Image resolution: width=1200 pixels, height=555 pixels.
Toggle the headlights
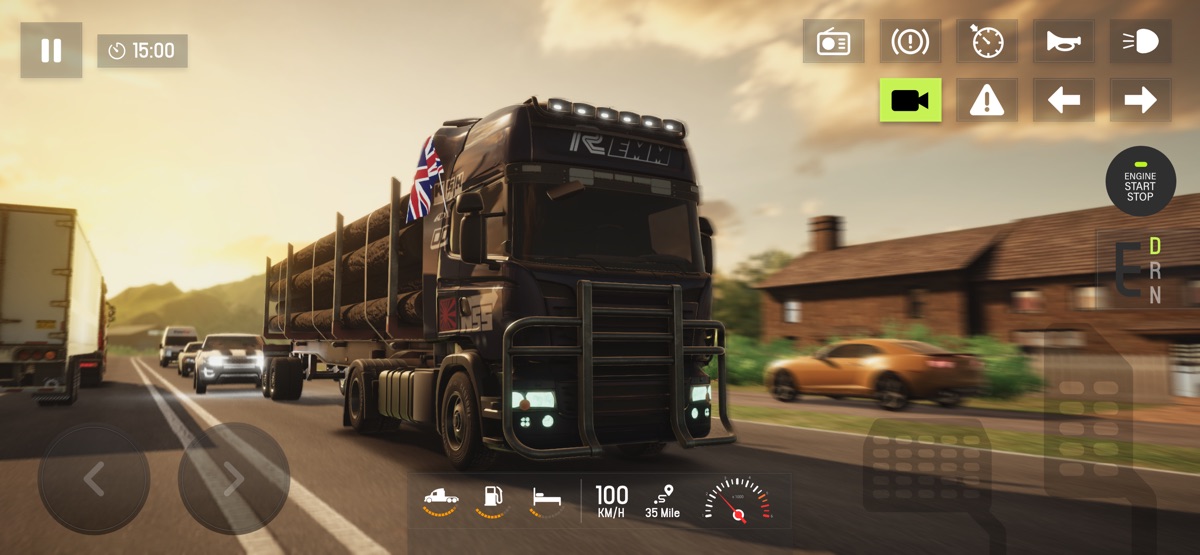click(1140, 42)
